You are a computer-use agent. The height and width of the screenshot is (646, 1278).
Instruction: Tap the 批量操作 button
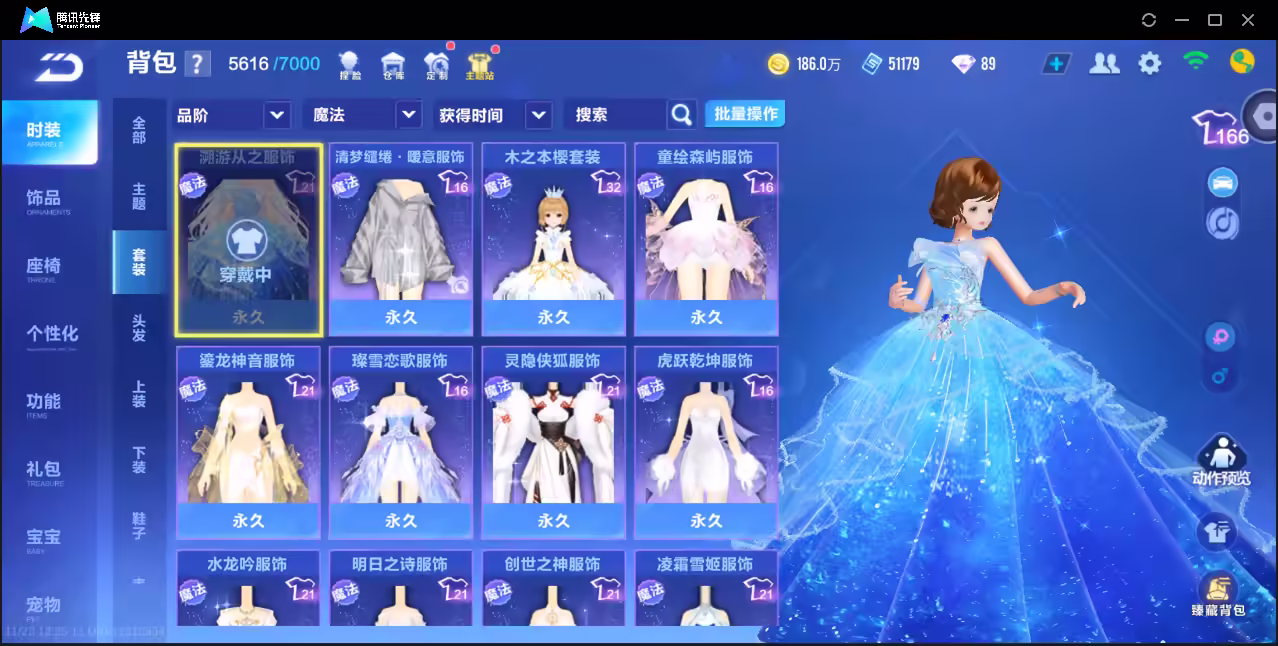745,114
